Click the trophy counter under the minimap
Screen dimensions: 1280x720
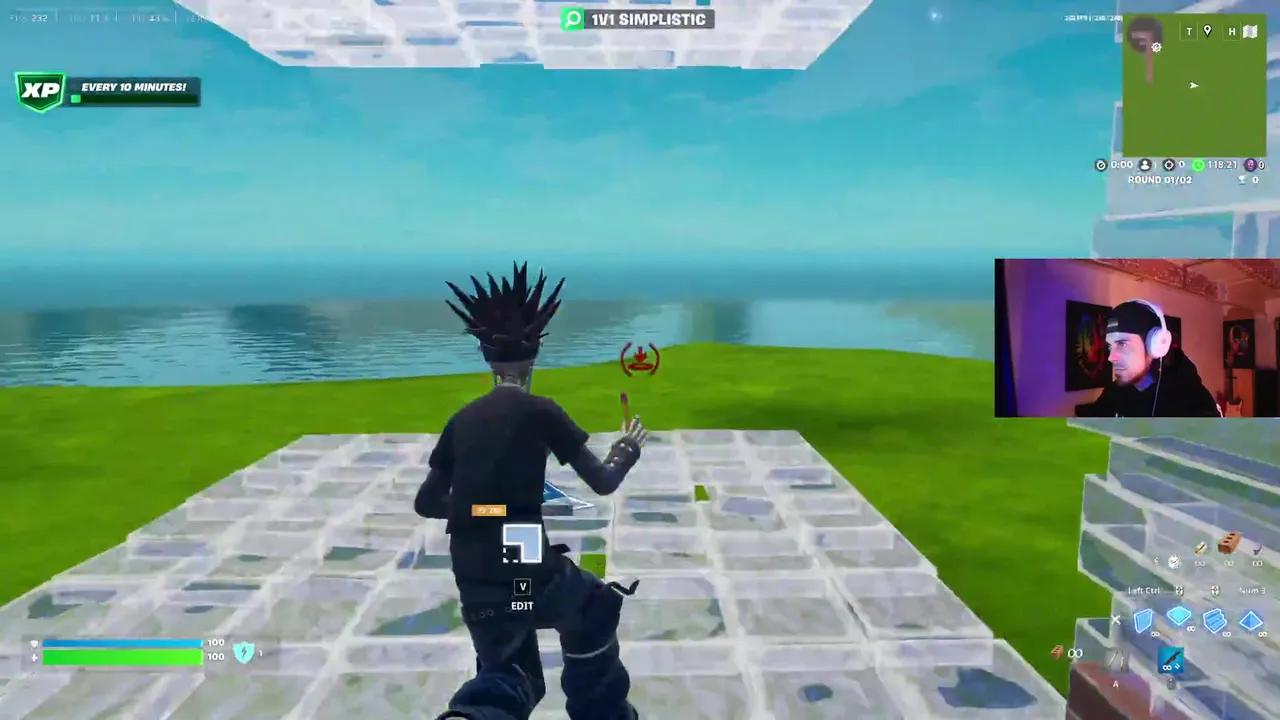tap(1243, 179)
